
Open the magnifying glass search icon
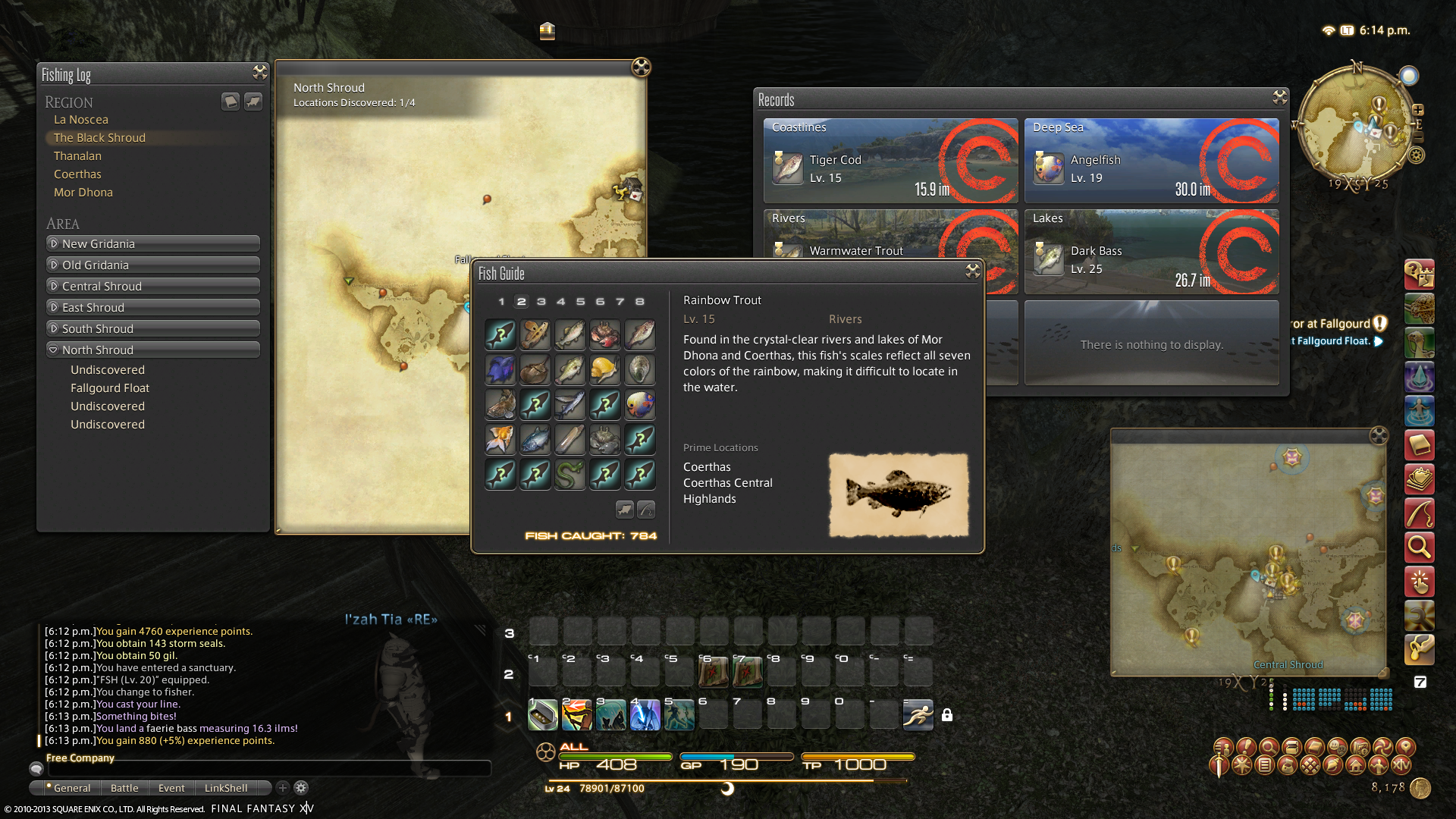(x=1419, y=546)
